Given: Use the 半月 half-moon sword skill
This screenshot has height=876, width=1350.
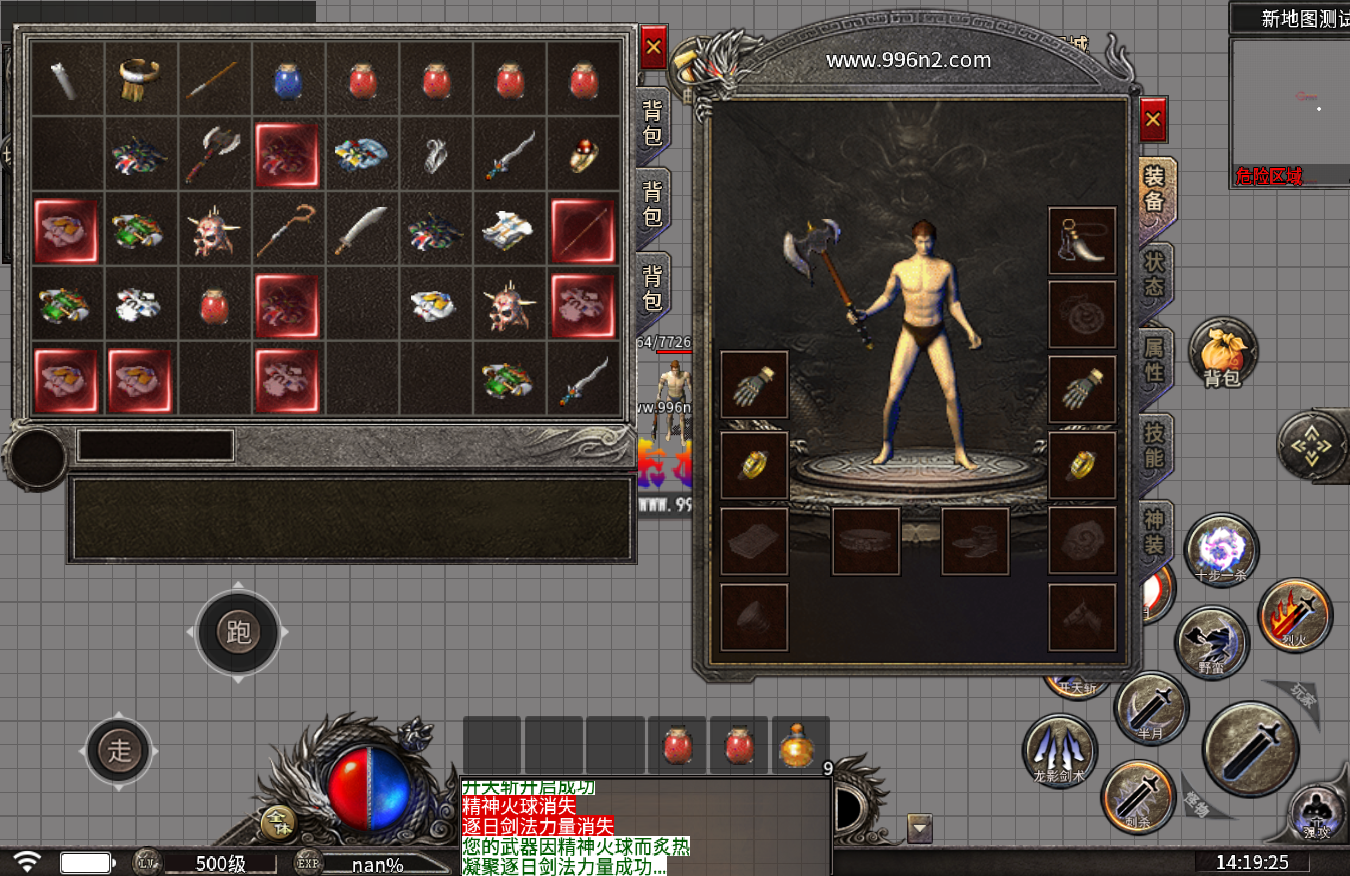Looking at the screenshot, I should [x=1151, y=708].
